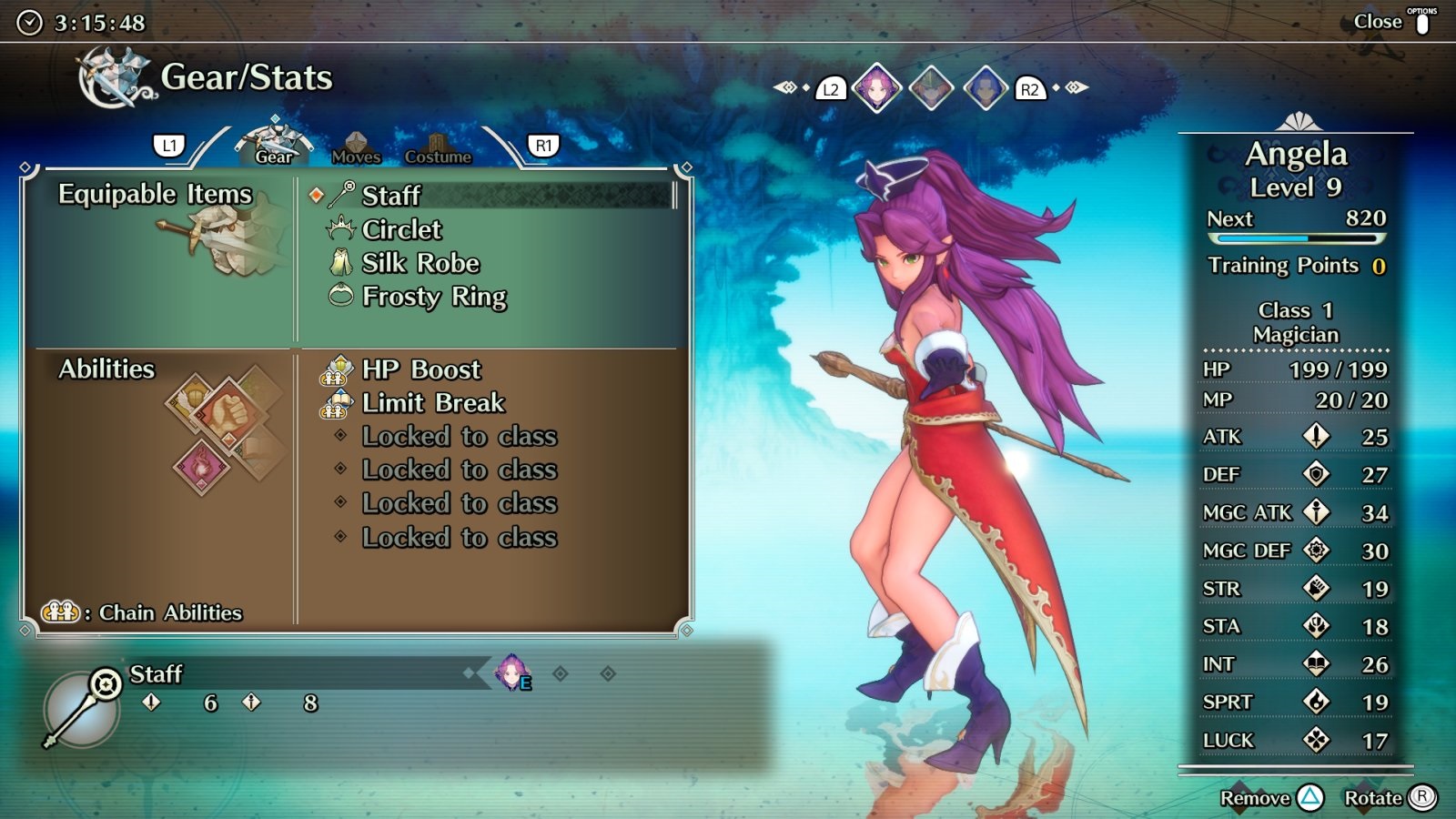Select the Silk Robe armor slot
The image size is (1456, 819).
click(x=420, y=263)
